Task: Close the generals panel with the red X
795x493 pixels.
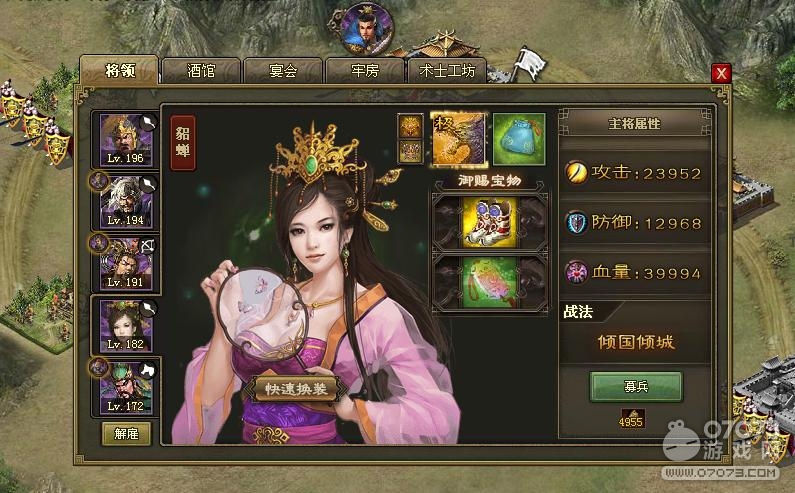Action: click(x=721, y=73)
